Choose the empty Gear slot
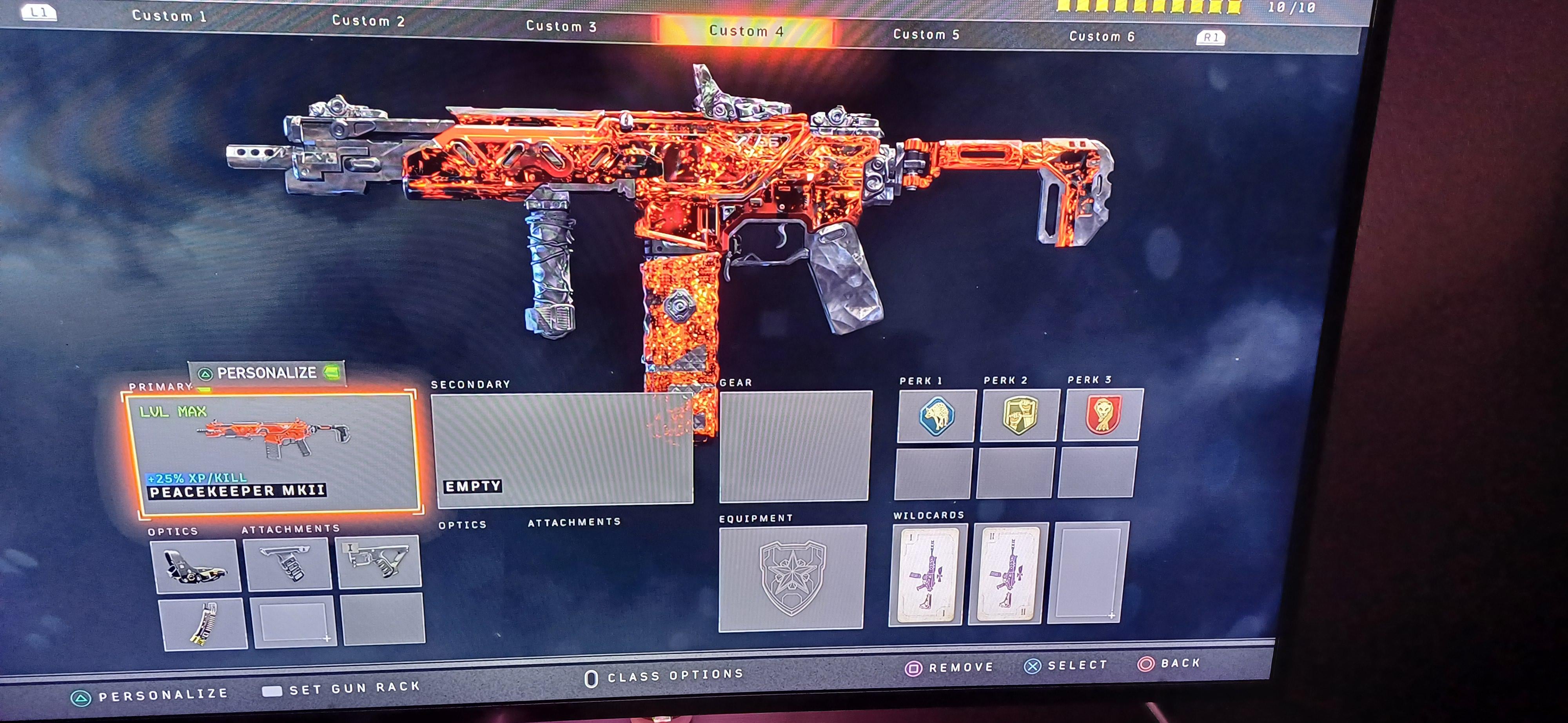Viewport: 1568px width, 723px height. coord(795,445)
